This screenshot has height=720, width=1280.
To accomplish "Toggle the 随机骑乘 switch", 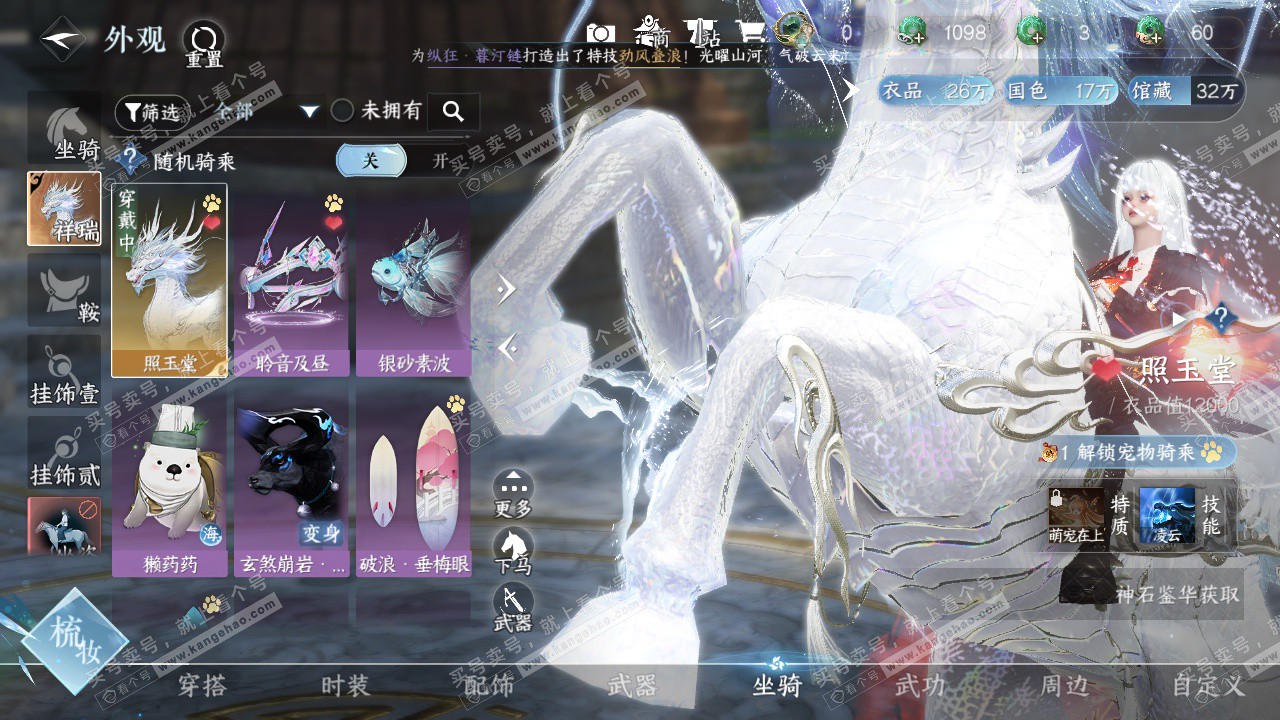I will [400, 160].
